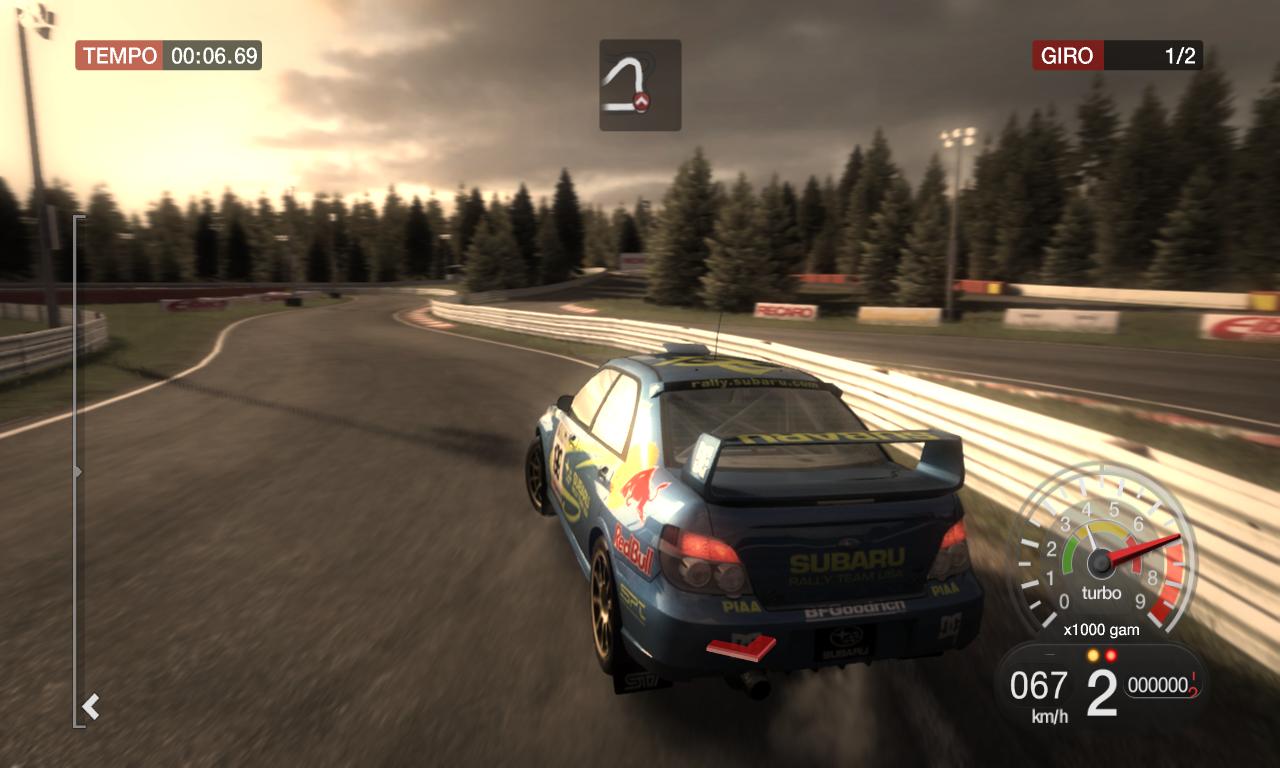Select the vertical race progress bar
1280x768 pixels.
pyautogui.click(x=77, y=470)
